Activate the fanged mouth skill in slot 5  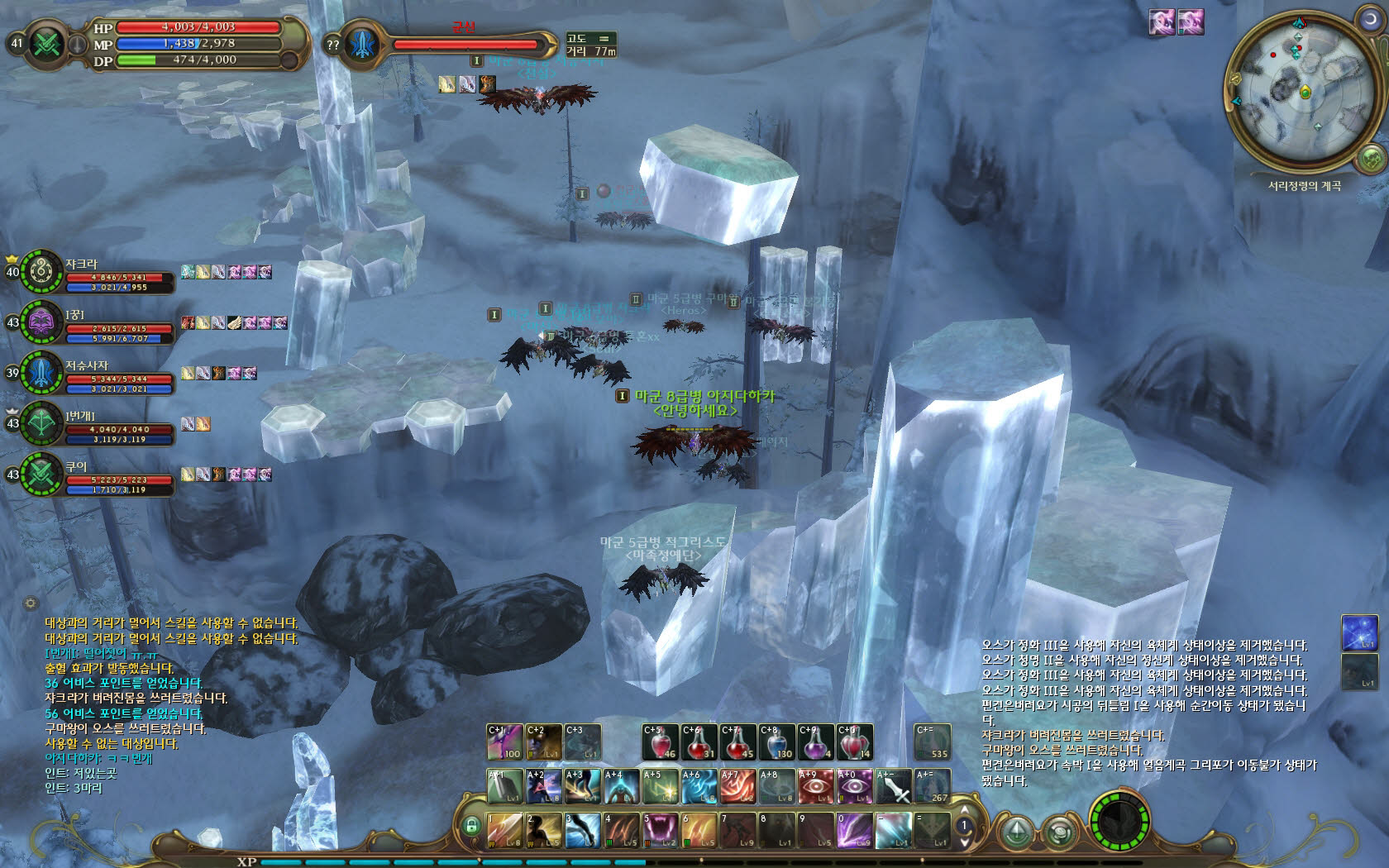[x=661, y=830]
